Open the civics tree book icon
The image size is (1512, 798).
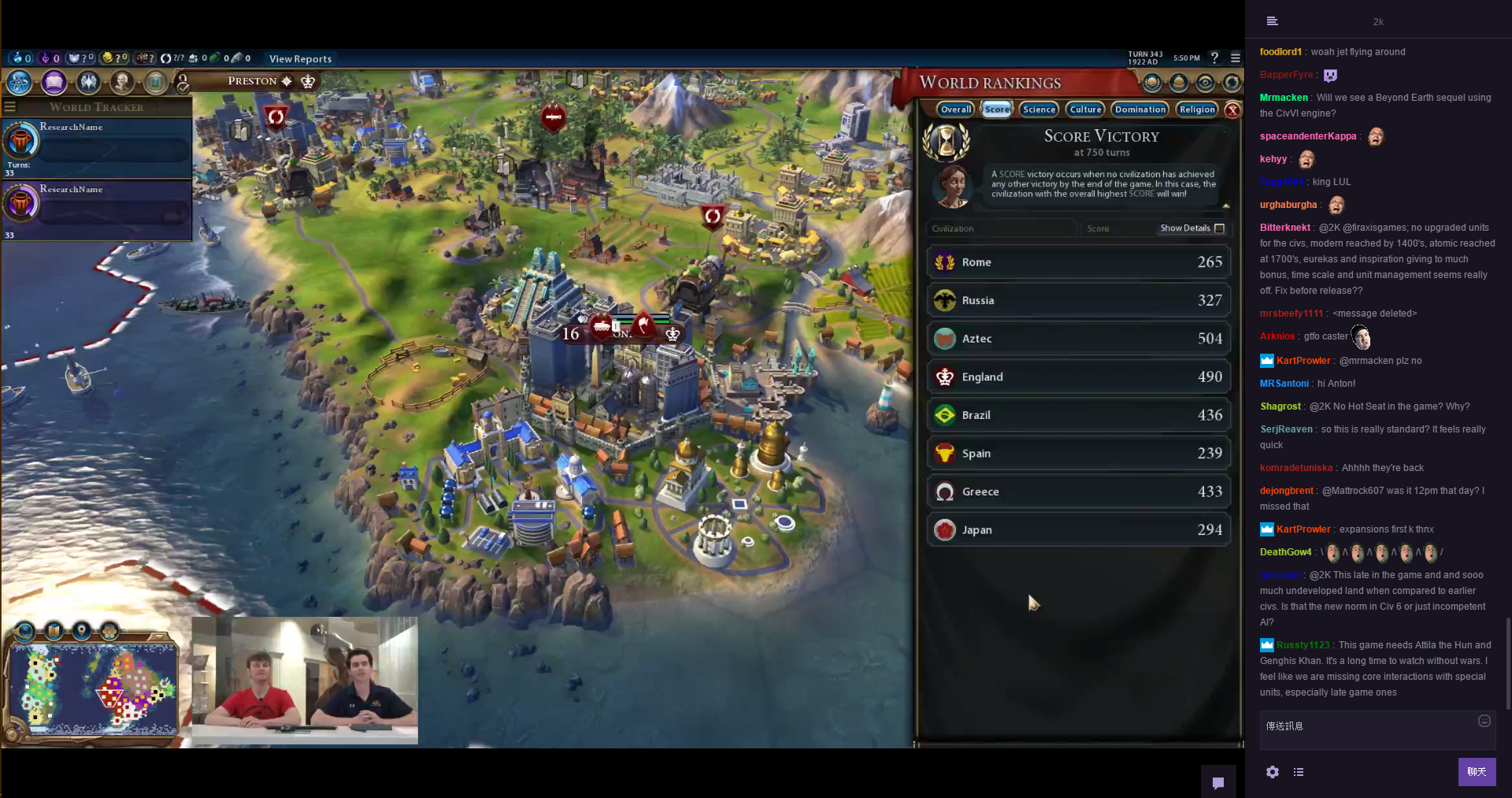(54, 82)
